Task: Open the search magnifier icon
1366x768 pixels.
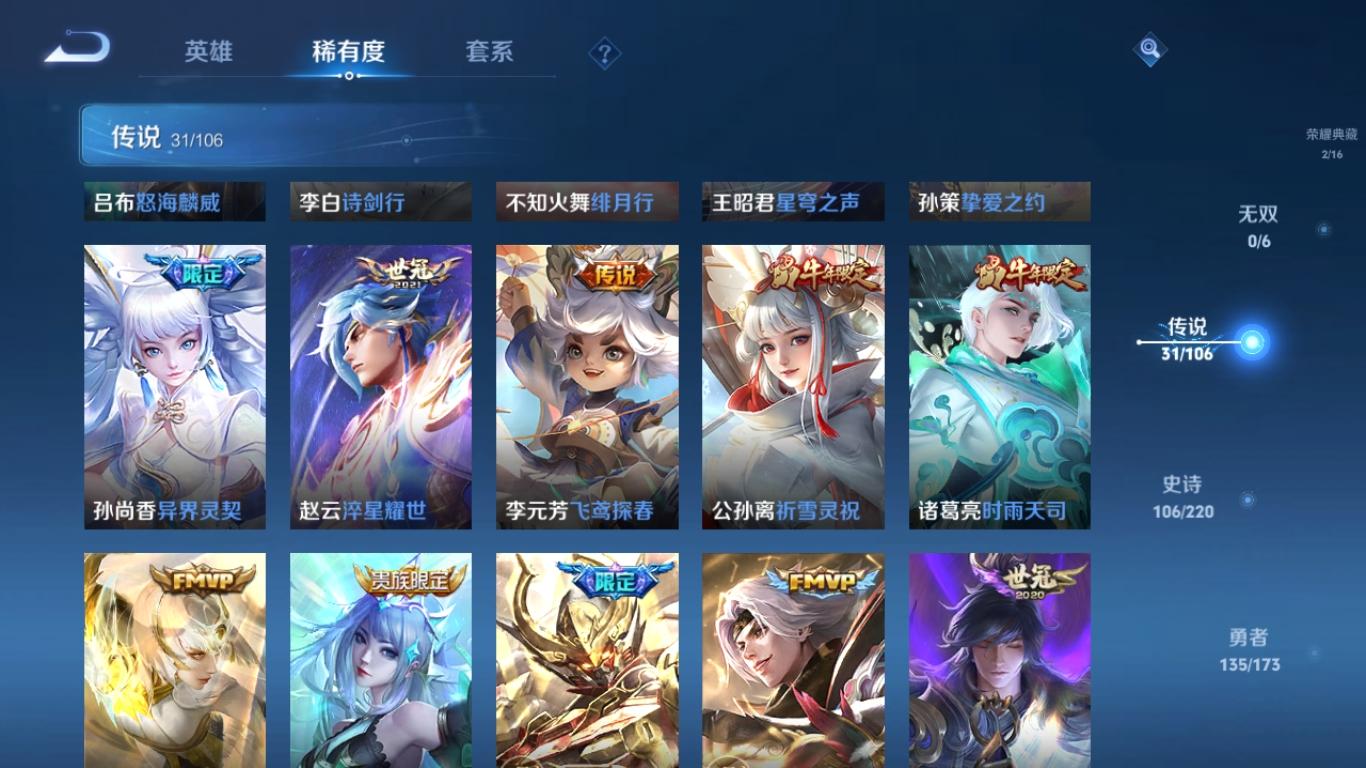Action: point(1148,47)
